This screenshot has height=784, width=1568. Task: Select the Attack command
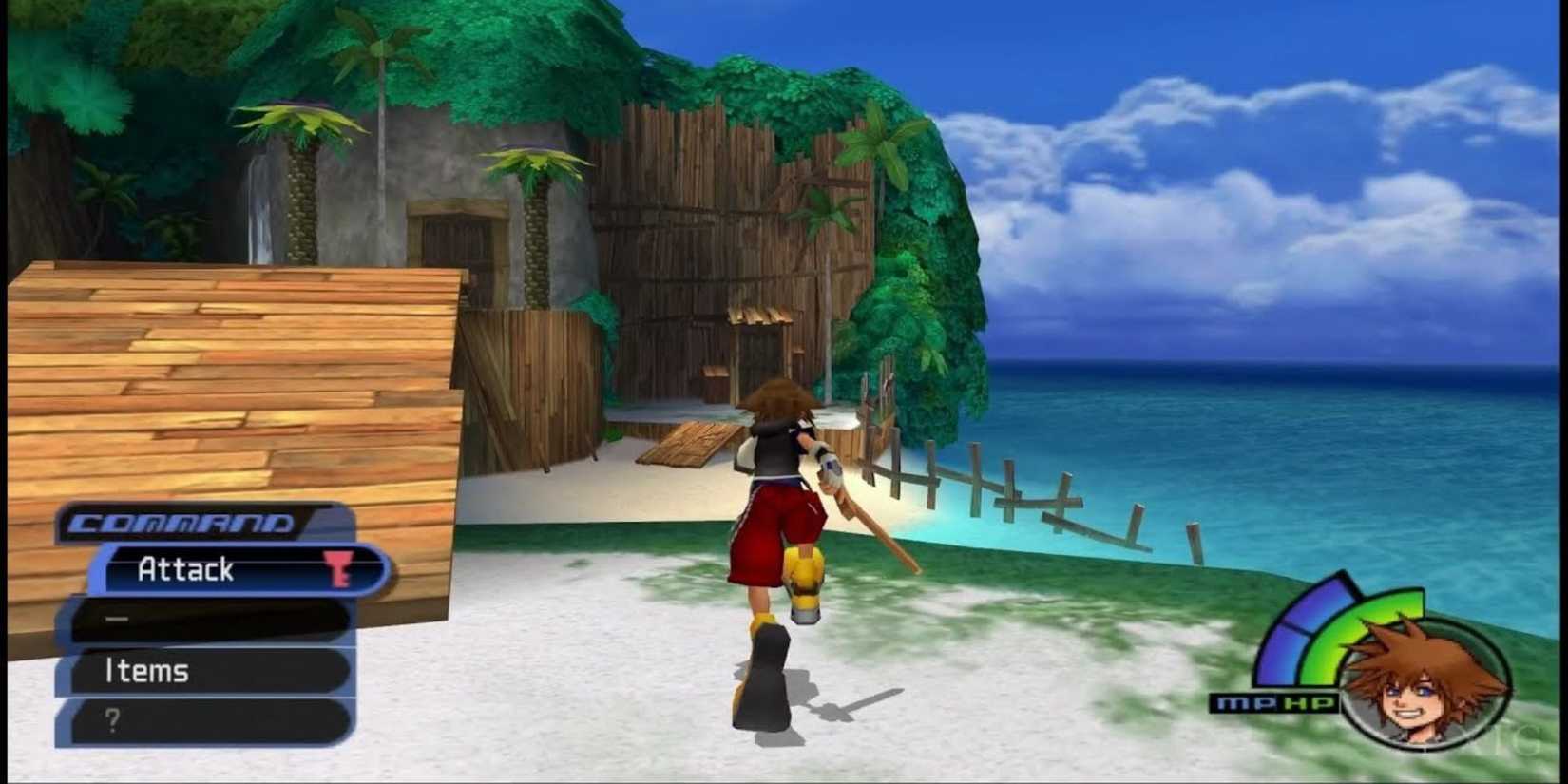click(x=185, y=568)
